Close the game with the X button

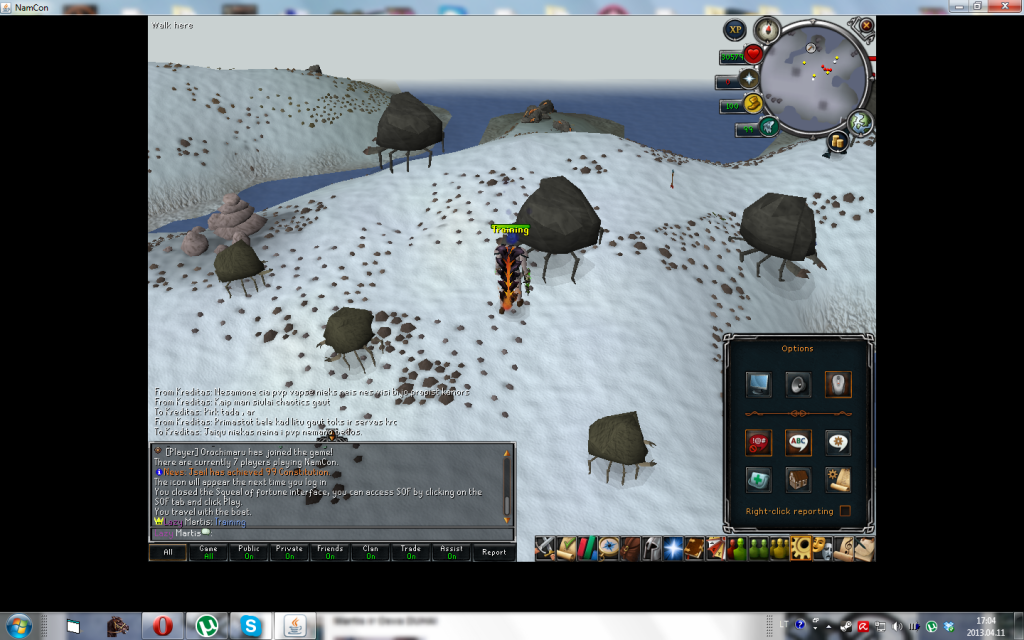[866, 25]
